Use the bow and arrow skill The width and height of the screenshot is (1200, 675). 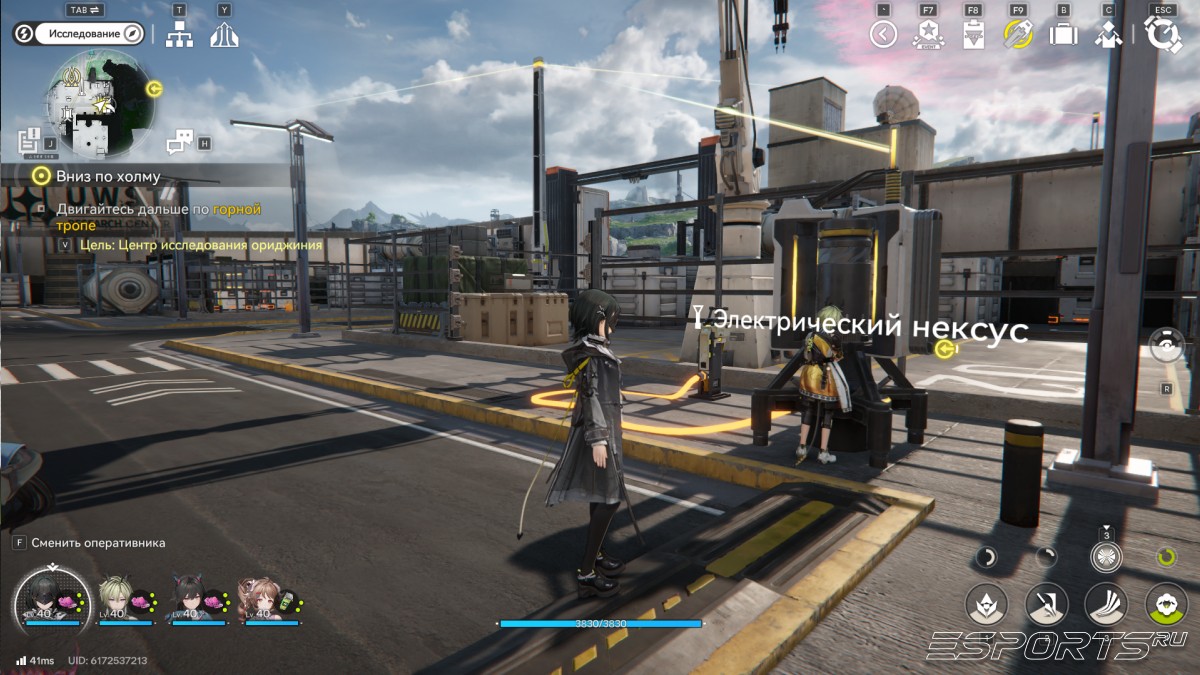(1047, 604)
